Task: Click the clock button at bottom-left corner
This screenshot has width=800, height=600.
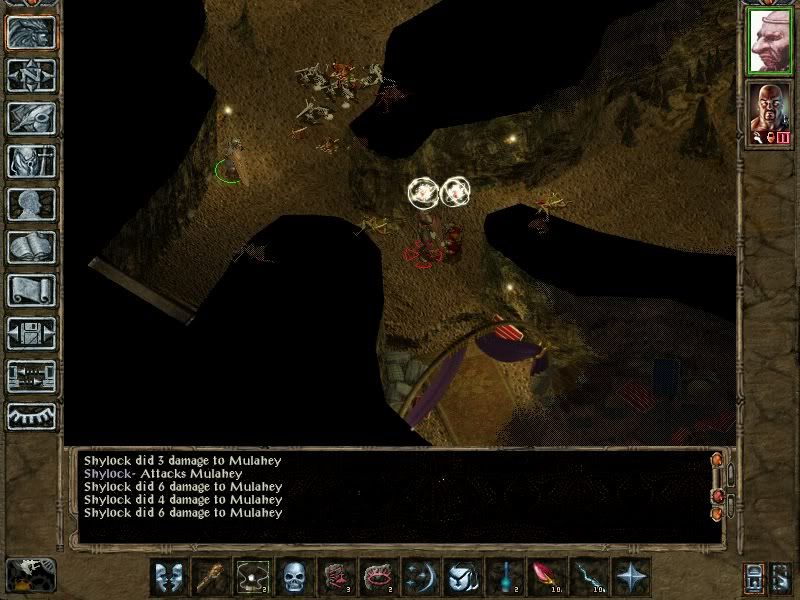Action: click(30, 574)
